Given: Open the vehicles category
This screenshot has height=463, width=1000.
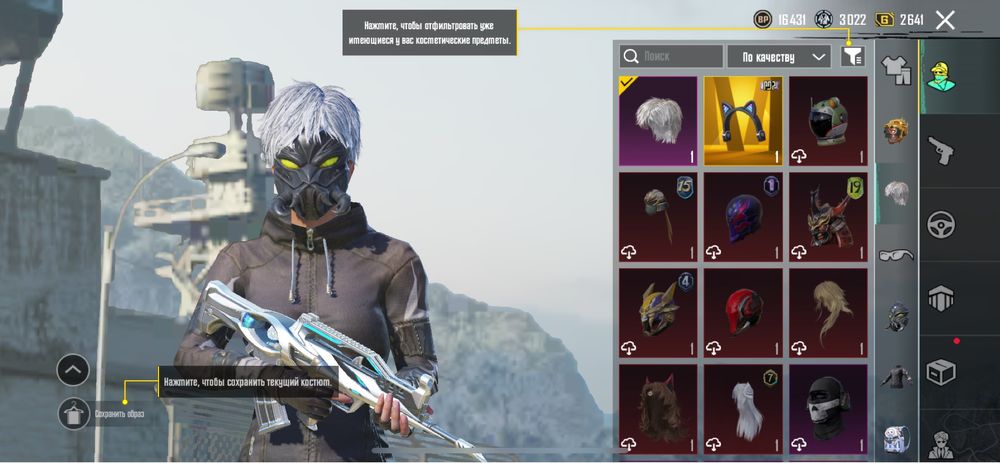Looking at the screenshot, I should (940, 222).
